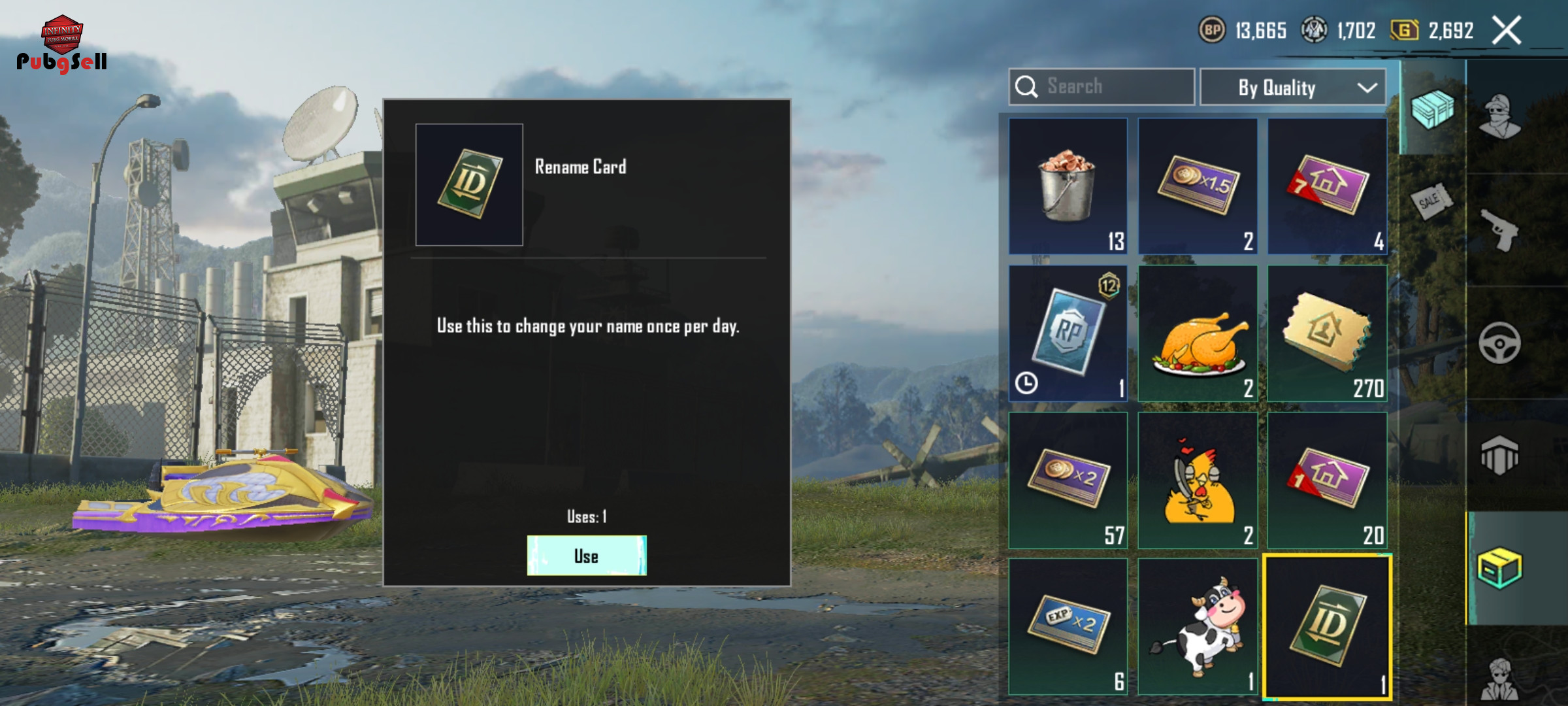Use the Rename Card
The height and width of the screenshot is (706, 1568).
(x=586, y=556)
